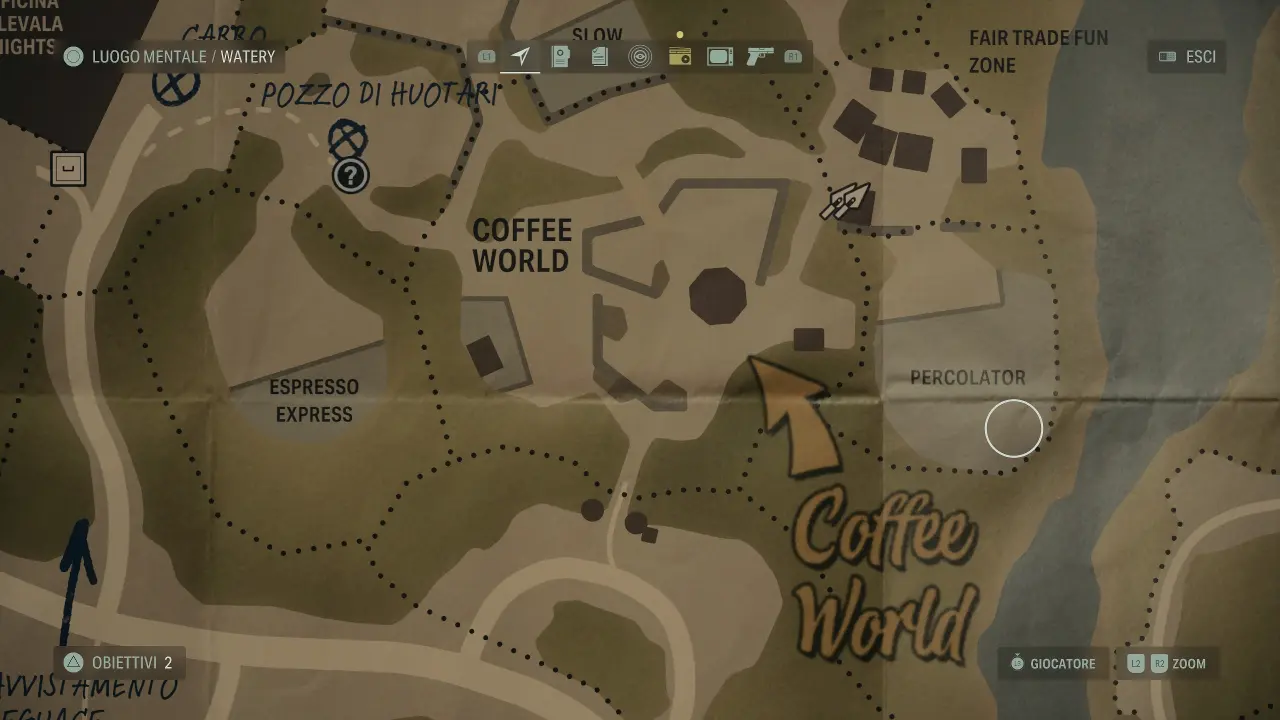The image size is (1280, 720).
Task: Click the Luogo Mentale / Watery label
Action: [x=170, y=57]
